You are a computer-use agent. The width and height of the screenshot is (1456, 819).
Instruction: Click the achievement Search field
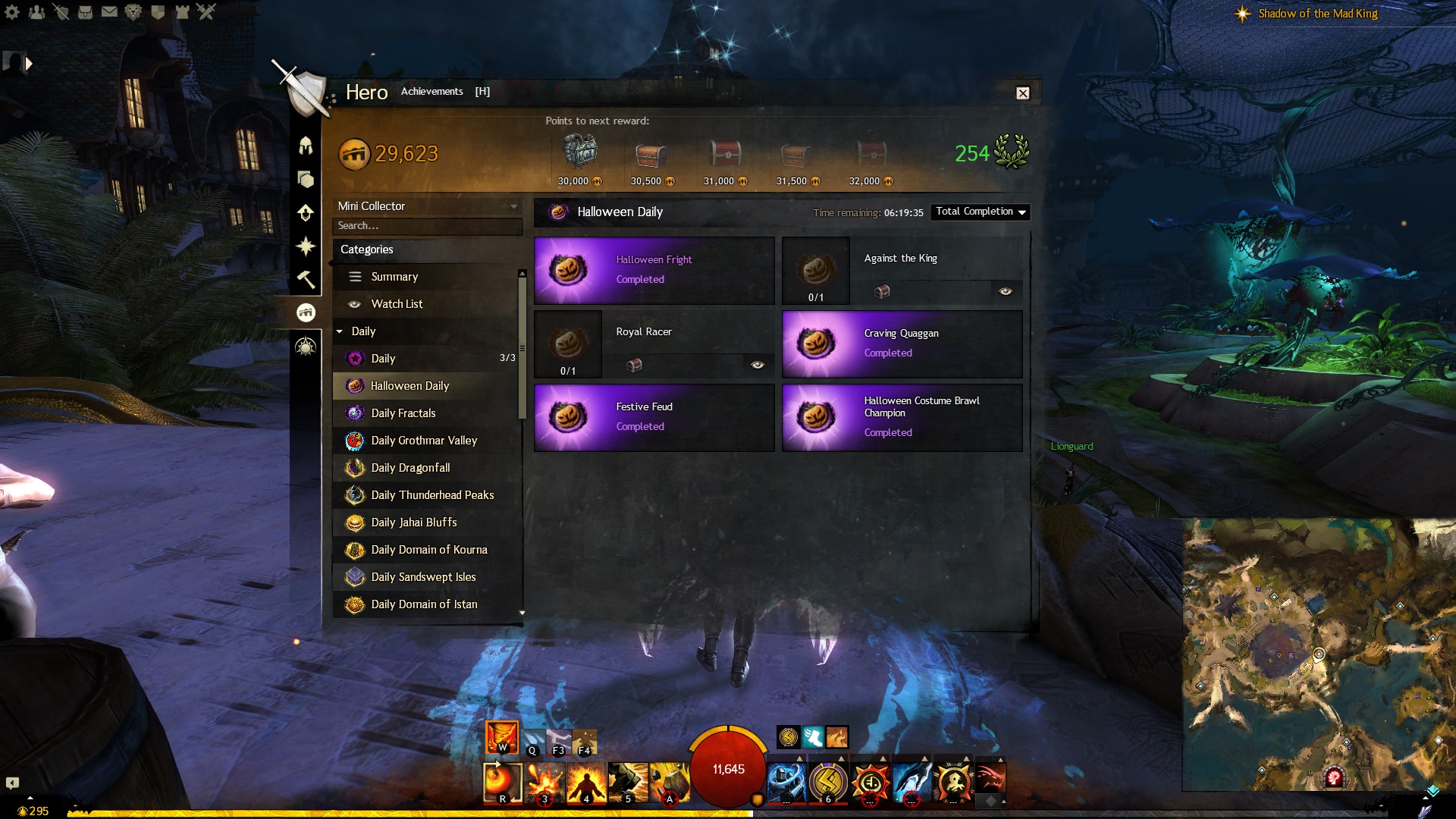pyautogui.click(x=427, y=226)
